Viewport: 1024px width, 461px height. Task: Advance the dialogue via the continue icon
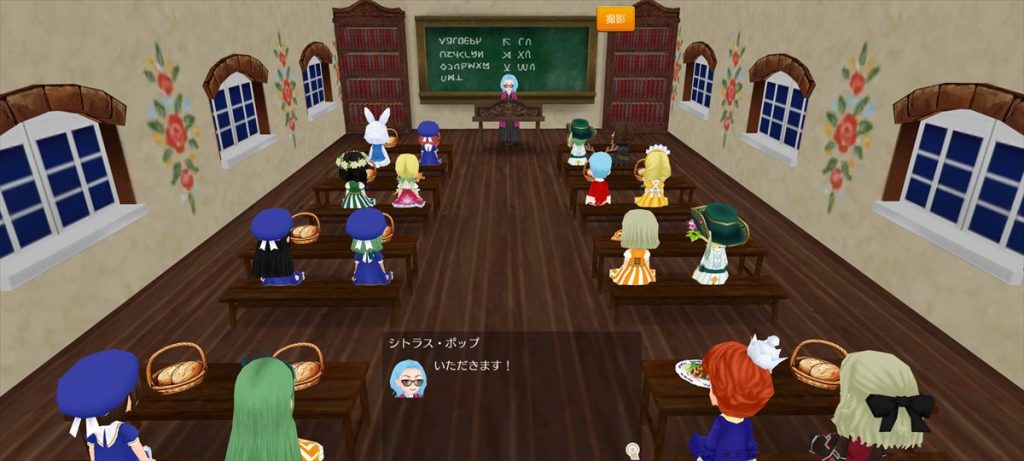click(631, 449)
